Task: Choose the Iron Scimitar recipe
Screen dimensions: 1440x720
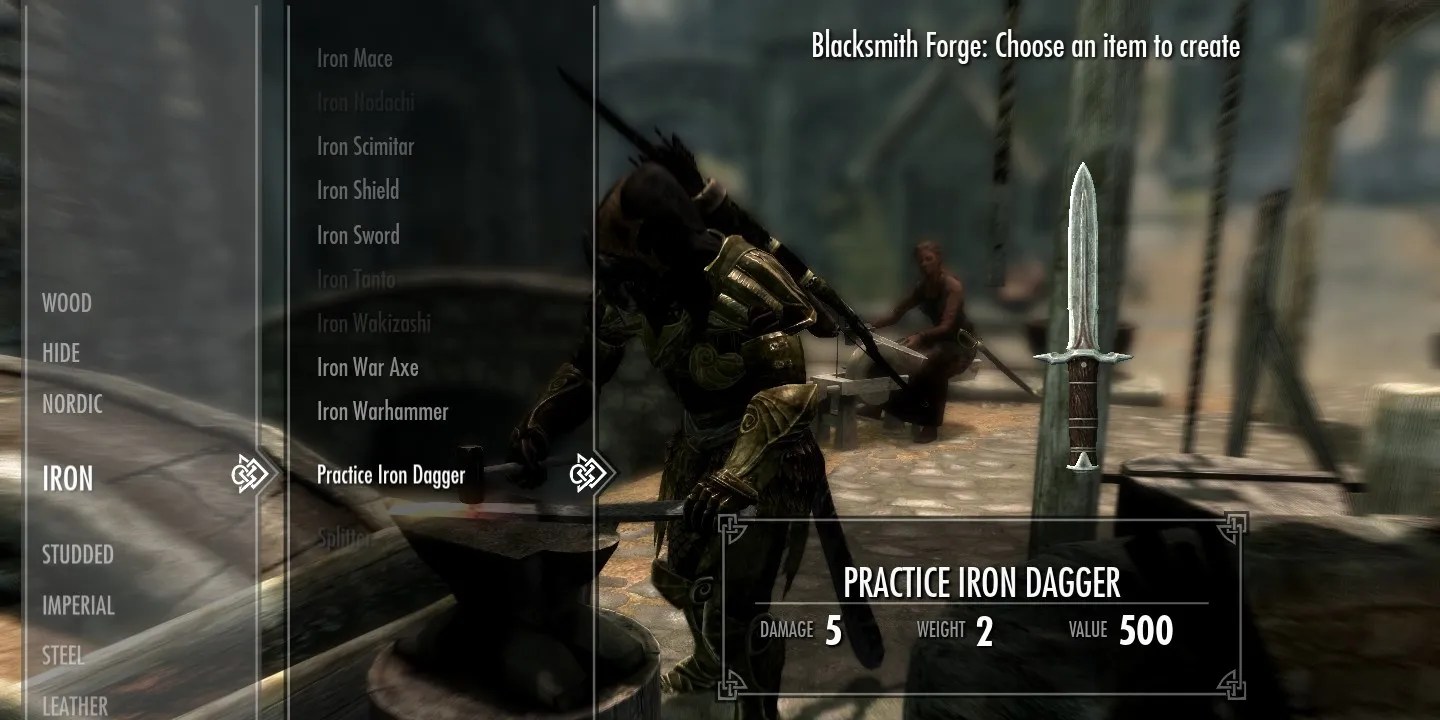Action: click(365, 146)
